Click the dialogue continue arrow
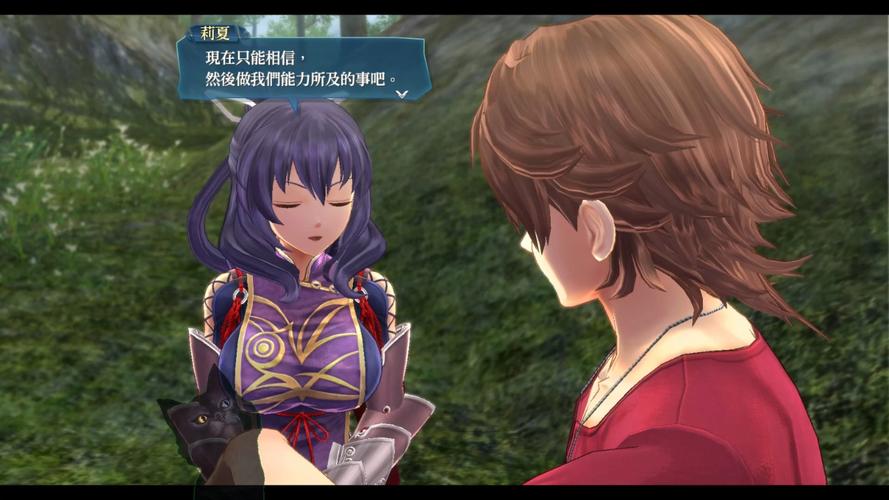The width and height of the screenshot is (889, 500). point(401,93)
